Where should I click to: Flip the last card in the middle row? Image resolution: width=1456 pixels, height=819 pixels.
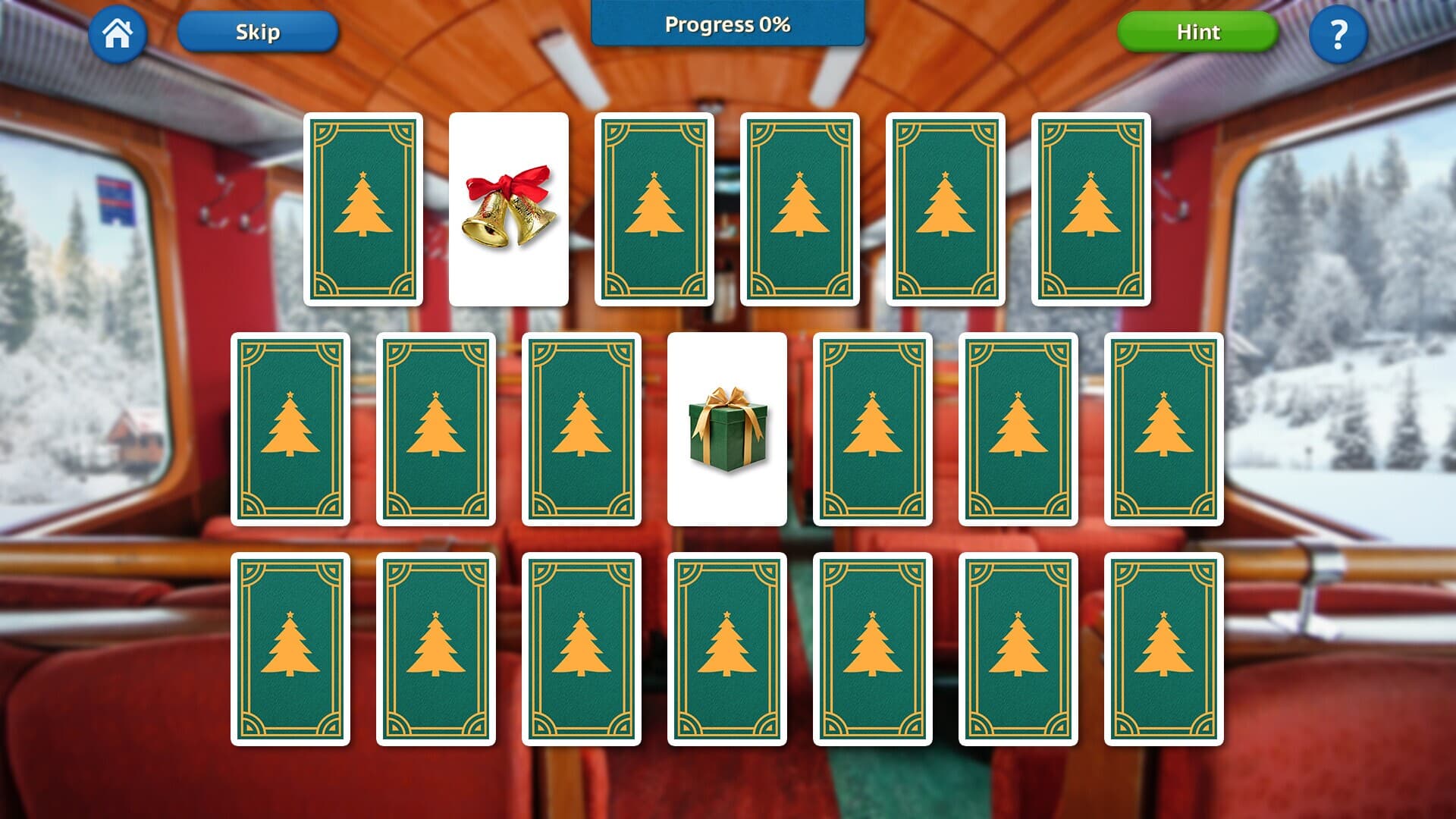1163,430
